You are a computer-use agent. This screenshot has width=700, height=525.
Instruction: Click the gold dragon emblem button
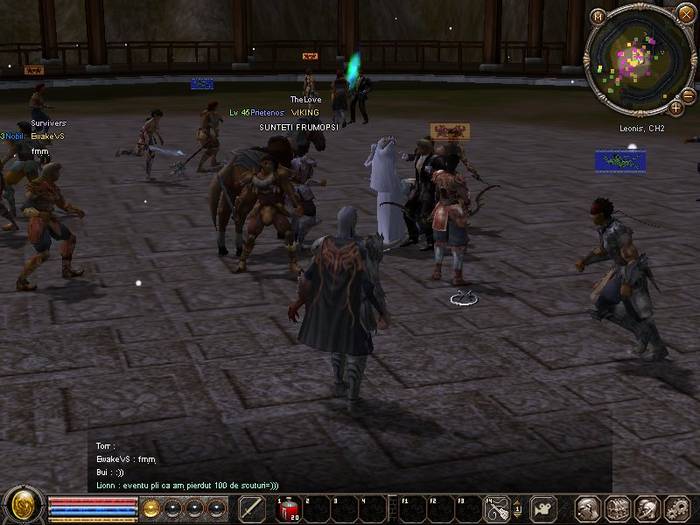22,507
